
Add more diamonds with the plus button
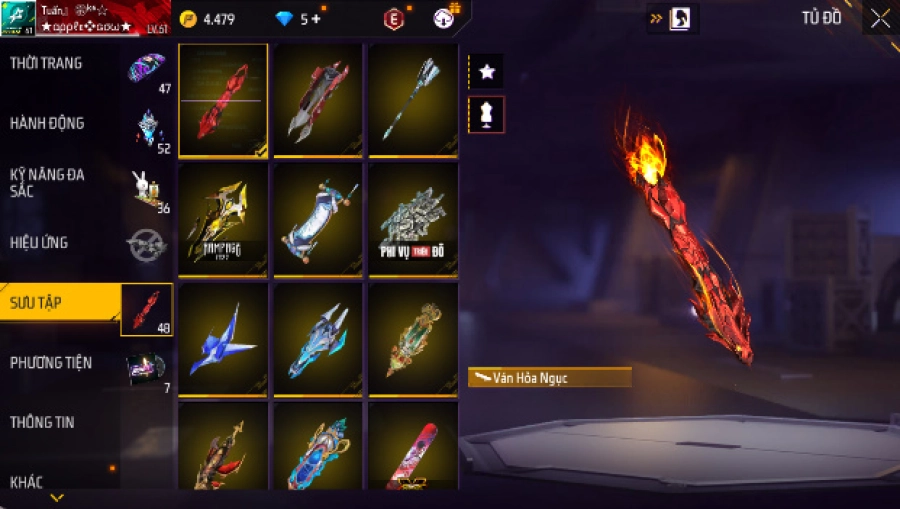317,19
